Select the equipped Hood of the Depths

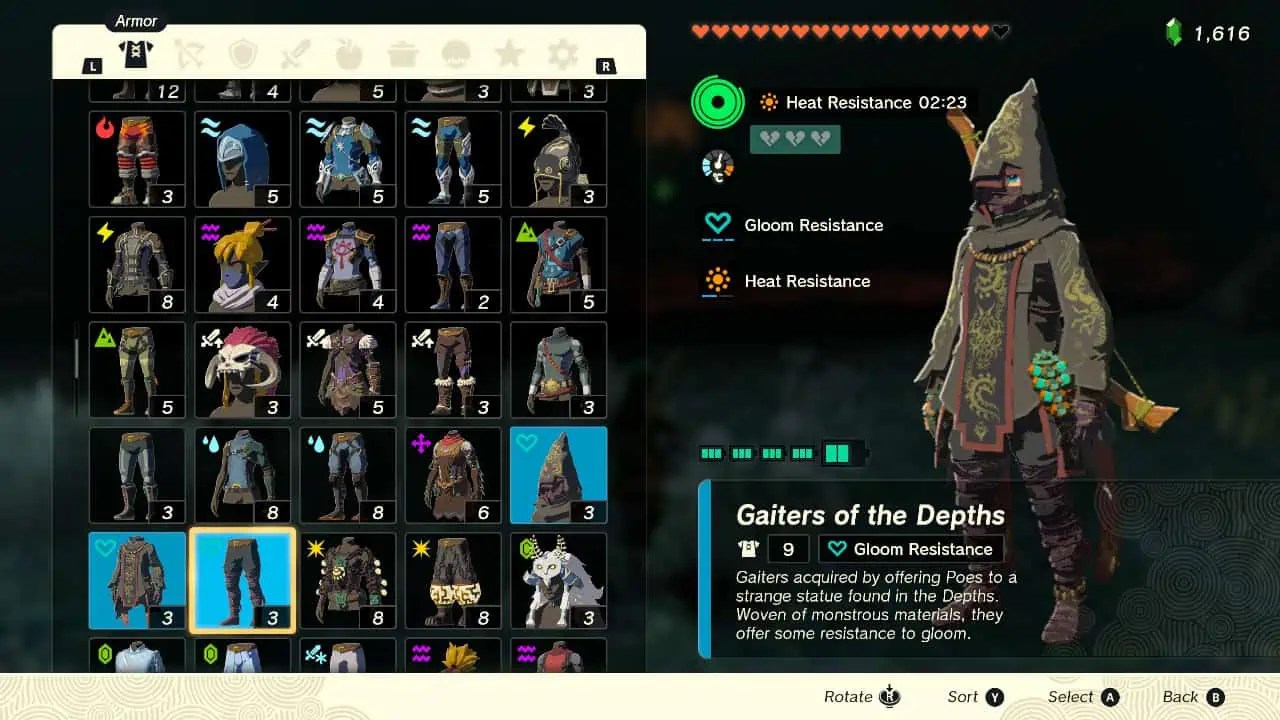point(558,475)
